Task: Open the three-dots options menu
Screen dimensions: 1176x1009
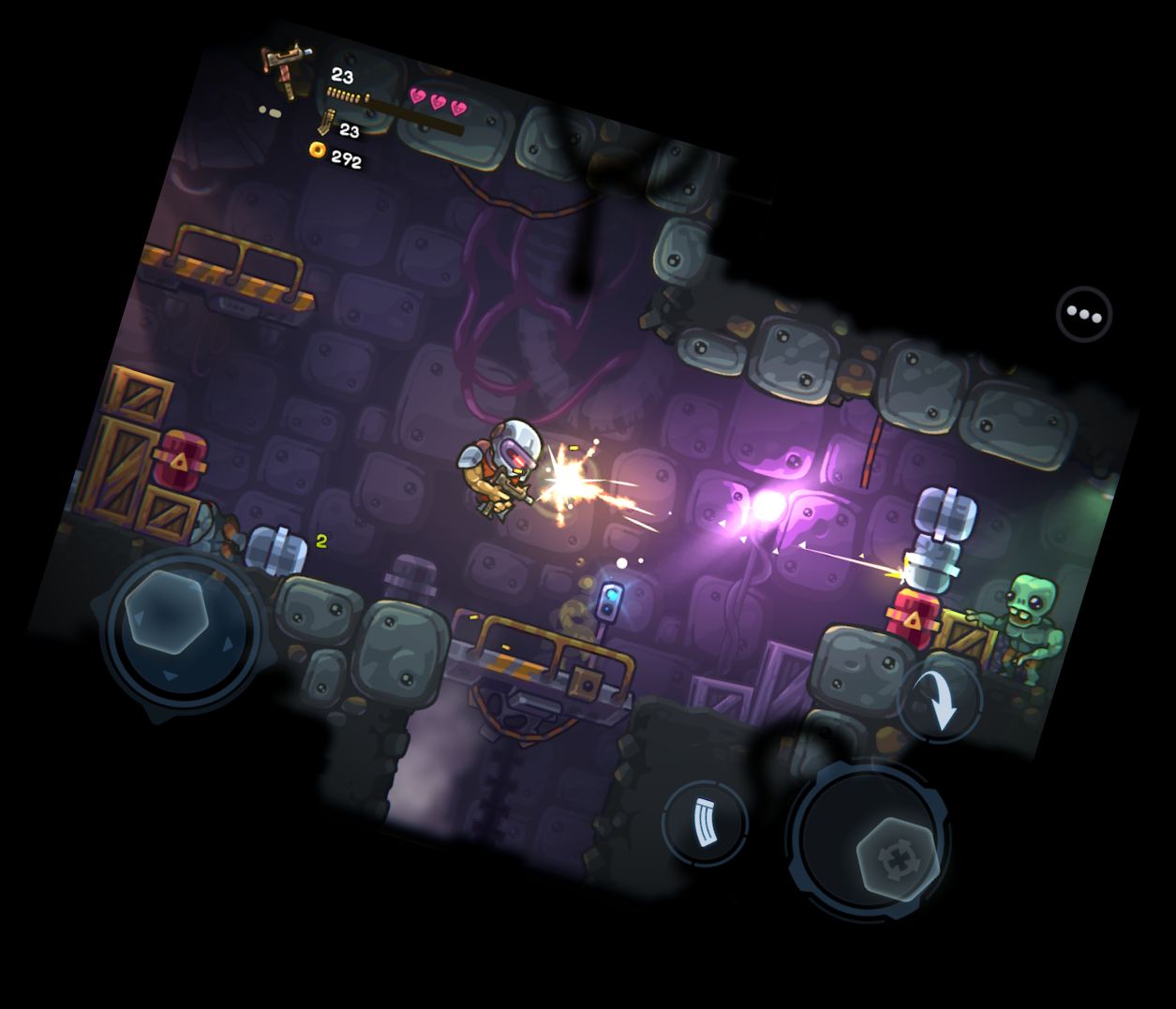Action: click(1084, 314)
